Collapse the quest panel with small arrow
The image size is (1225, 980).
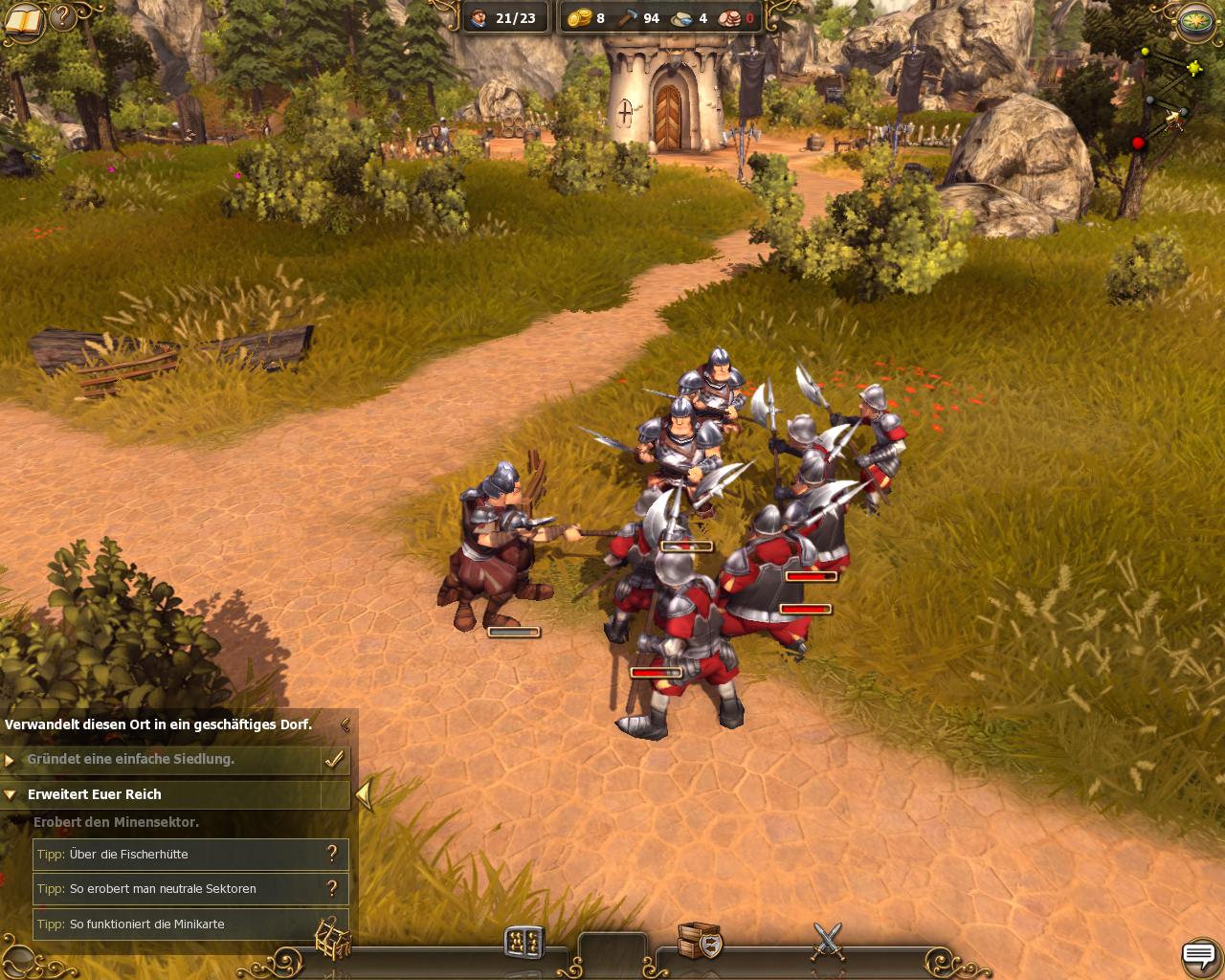(x=345, y=724)
